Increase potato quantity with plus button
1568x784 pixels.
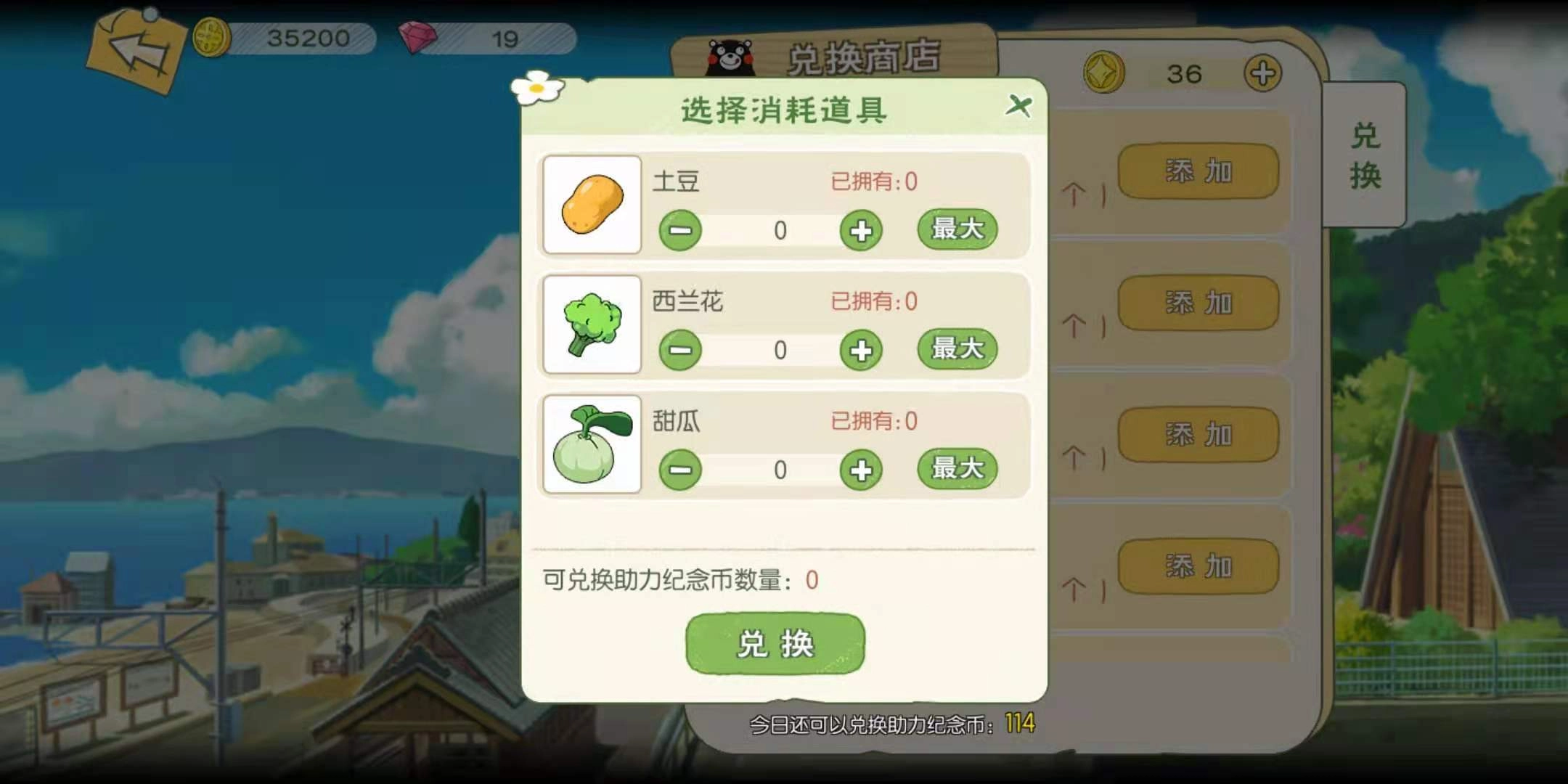[x=860, y=230]
